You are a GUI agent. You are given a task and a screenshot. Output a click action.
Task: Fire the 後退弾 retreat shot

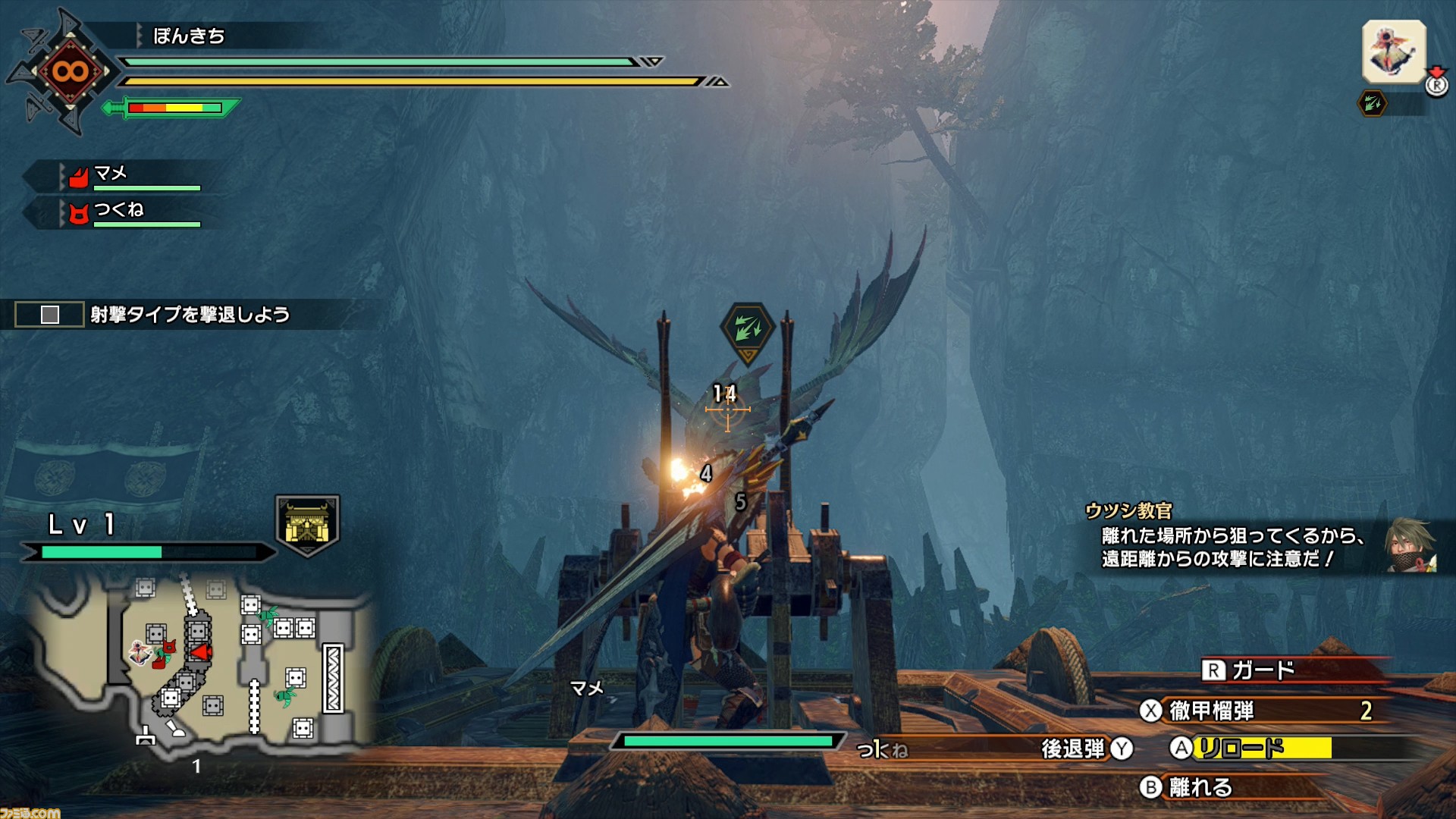click(x=1073, y=749)
